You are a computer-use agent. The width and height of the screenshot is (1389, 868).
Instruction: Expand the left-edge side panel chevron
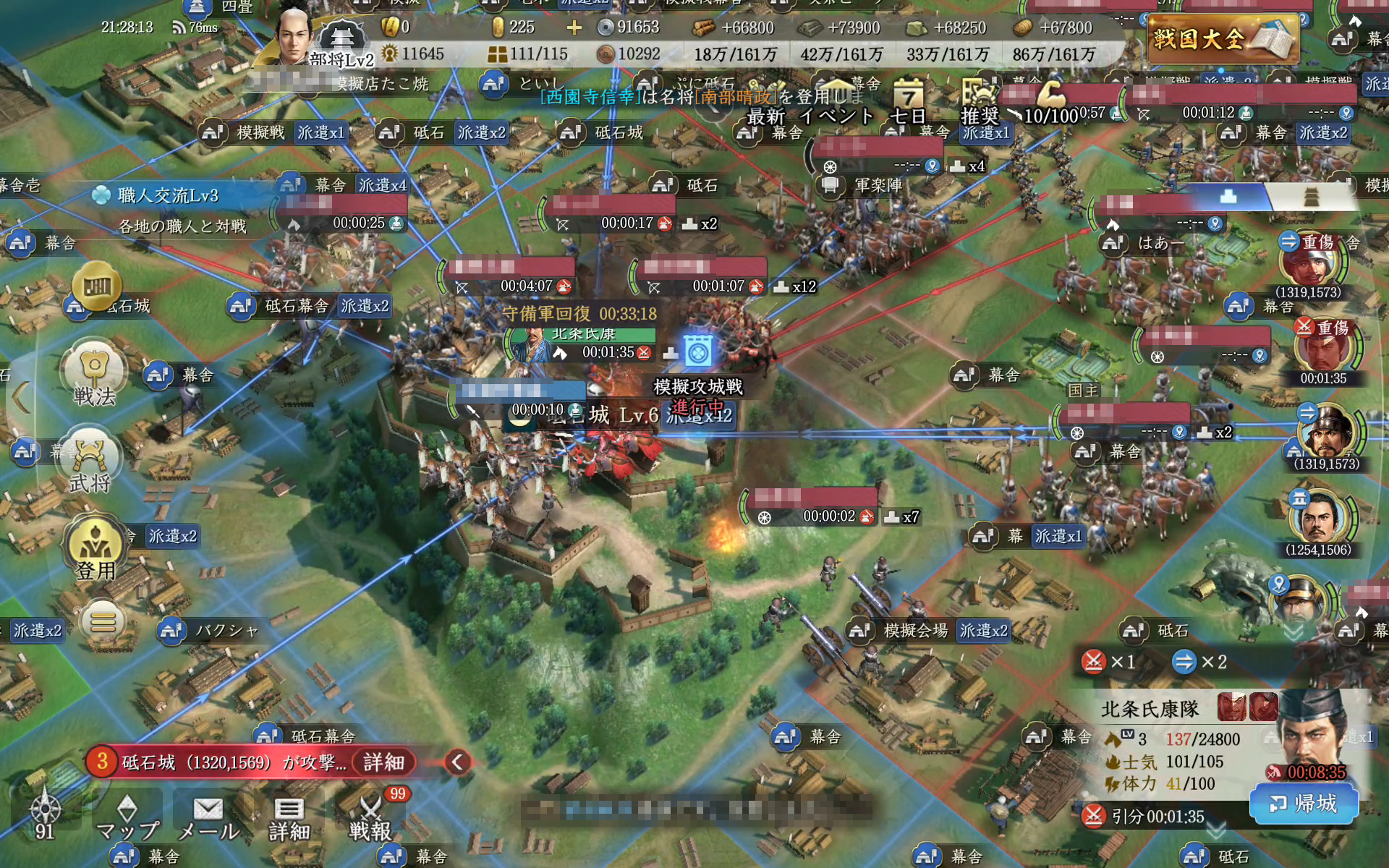(x=22, y=398)
